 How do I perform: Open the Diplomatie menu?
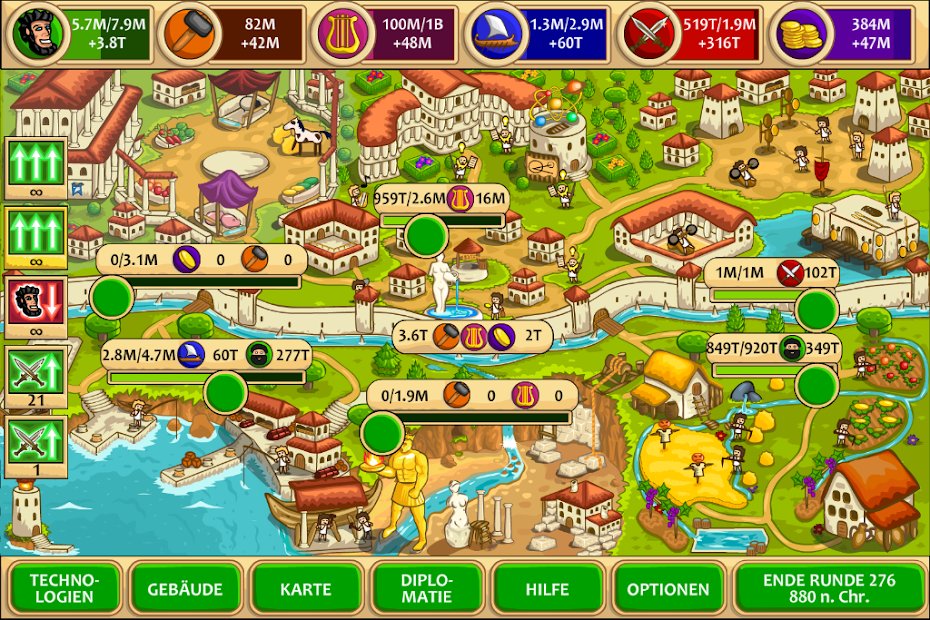click(427, 589)
